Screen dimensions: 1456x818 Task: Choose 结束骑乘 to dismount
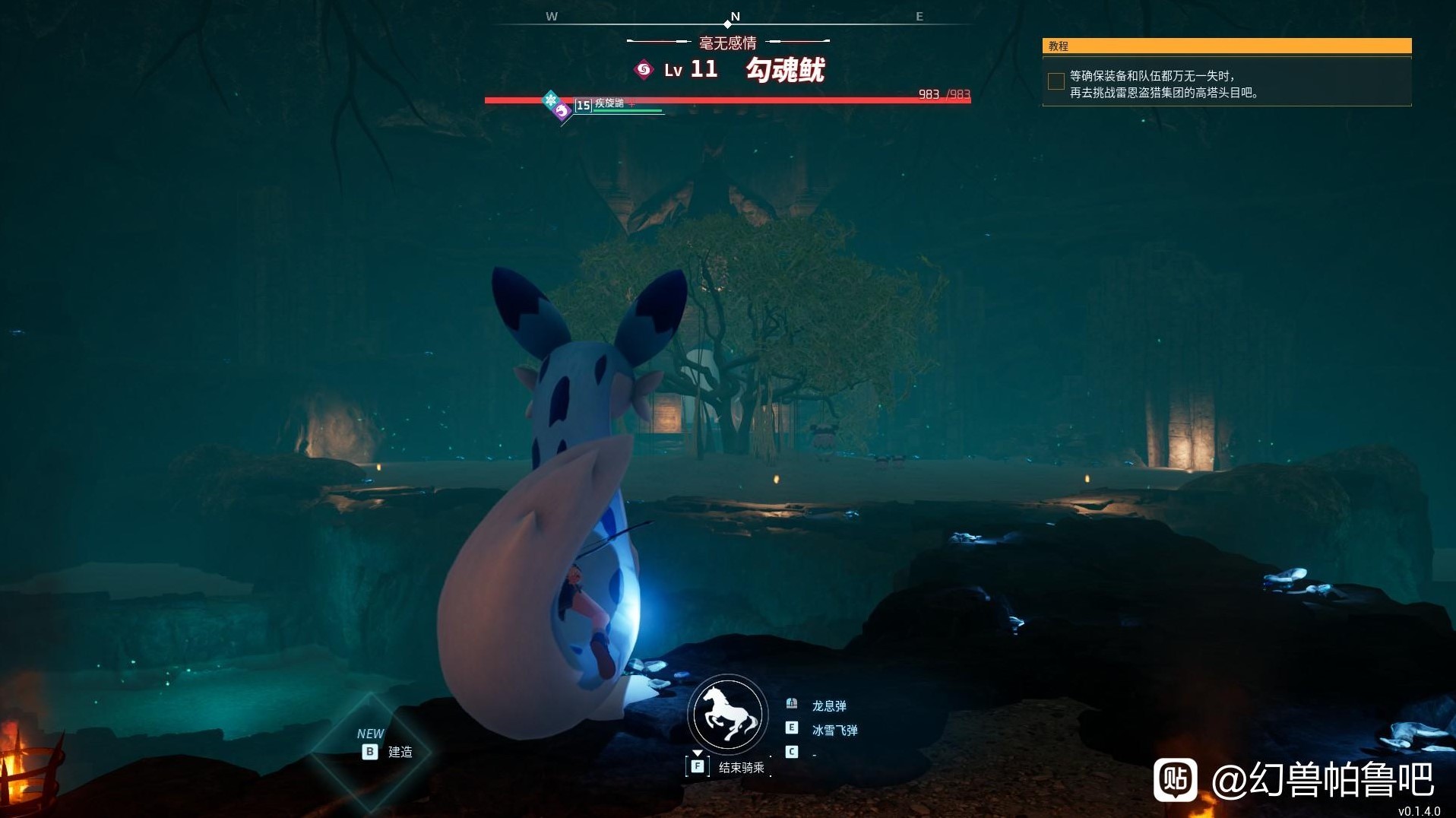coord(740,768)
